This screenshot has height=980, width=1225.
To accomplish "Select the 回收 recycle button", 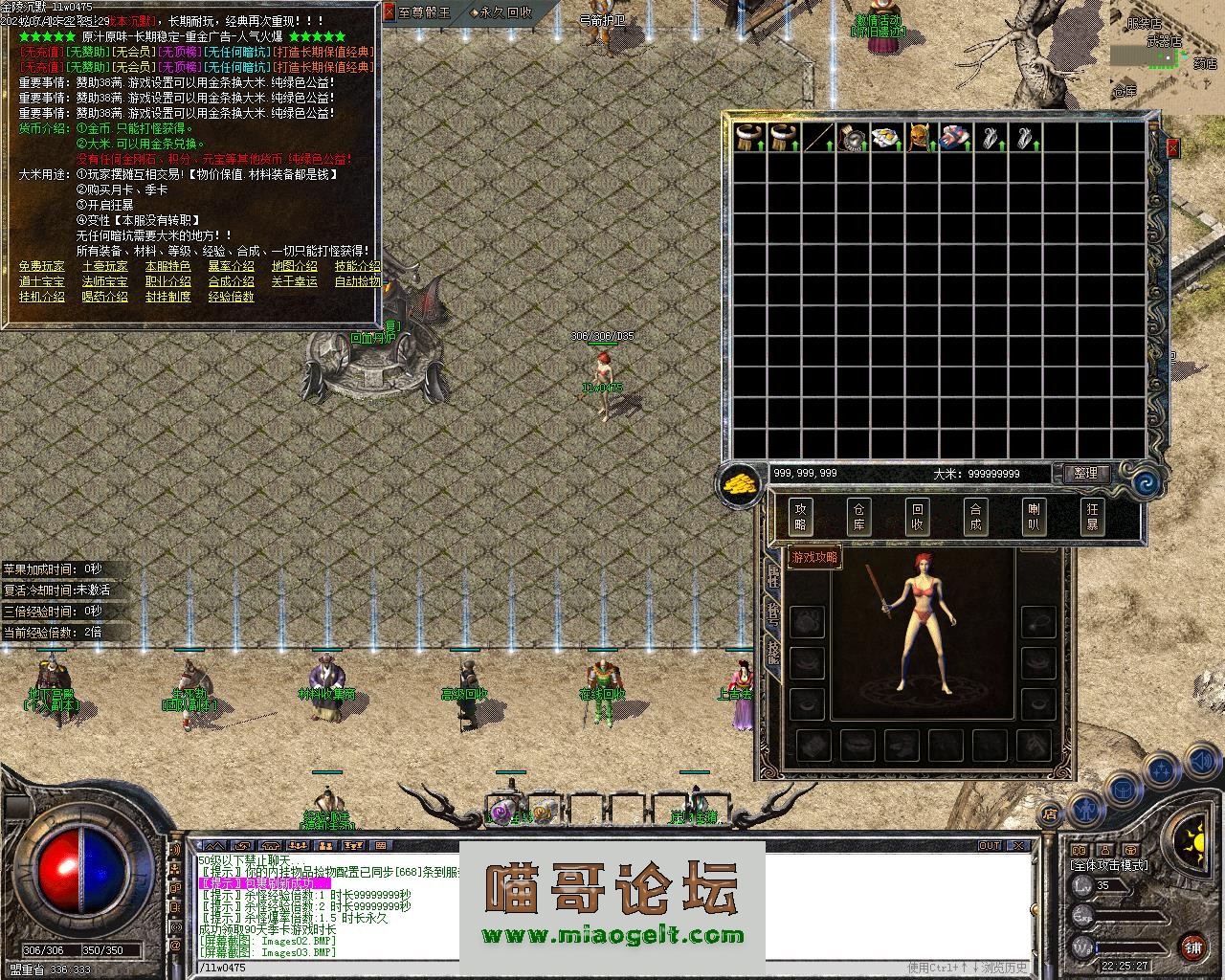I will [917, 517].
